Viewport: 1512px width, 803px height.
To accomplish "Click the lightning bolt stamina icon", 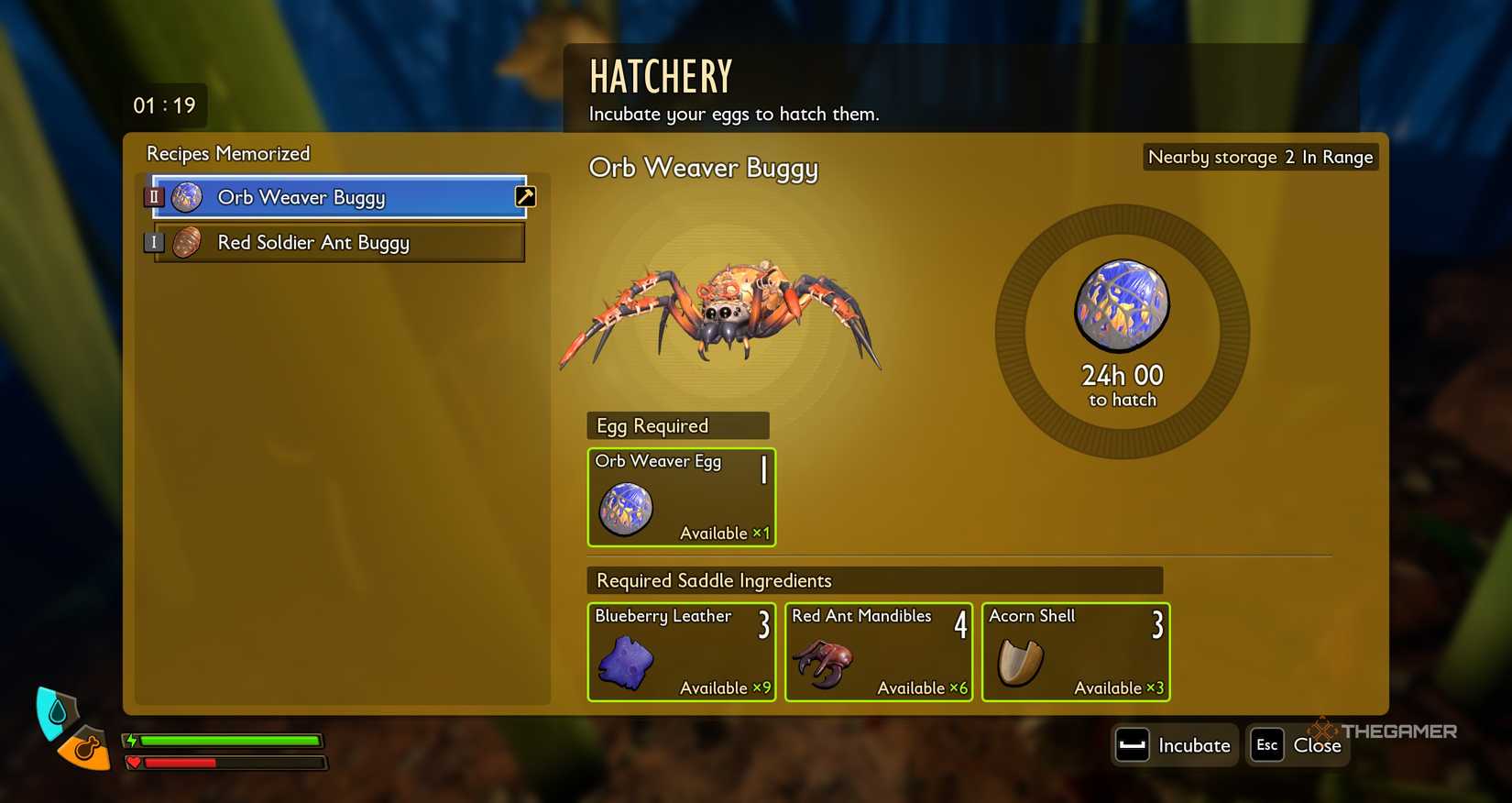I will coord(130,739).
